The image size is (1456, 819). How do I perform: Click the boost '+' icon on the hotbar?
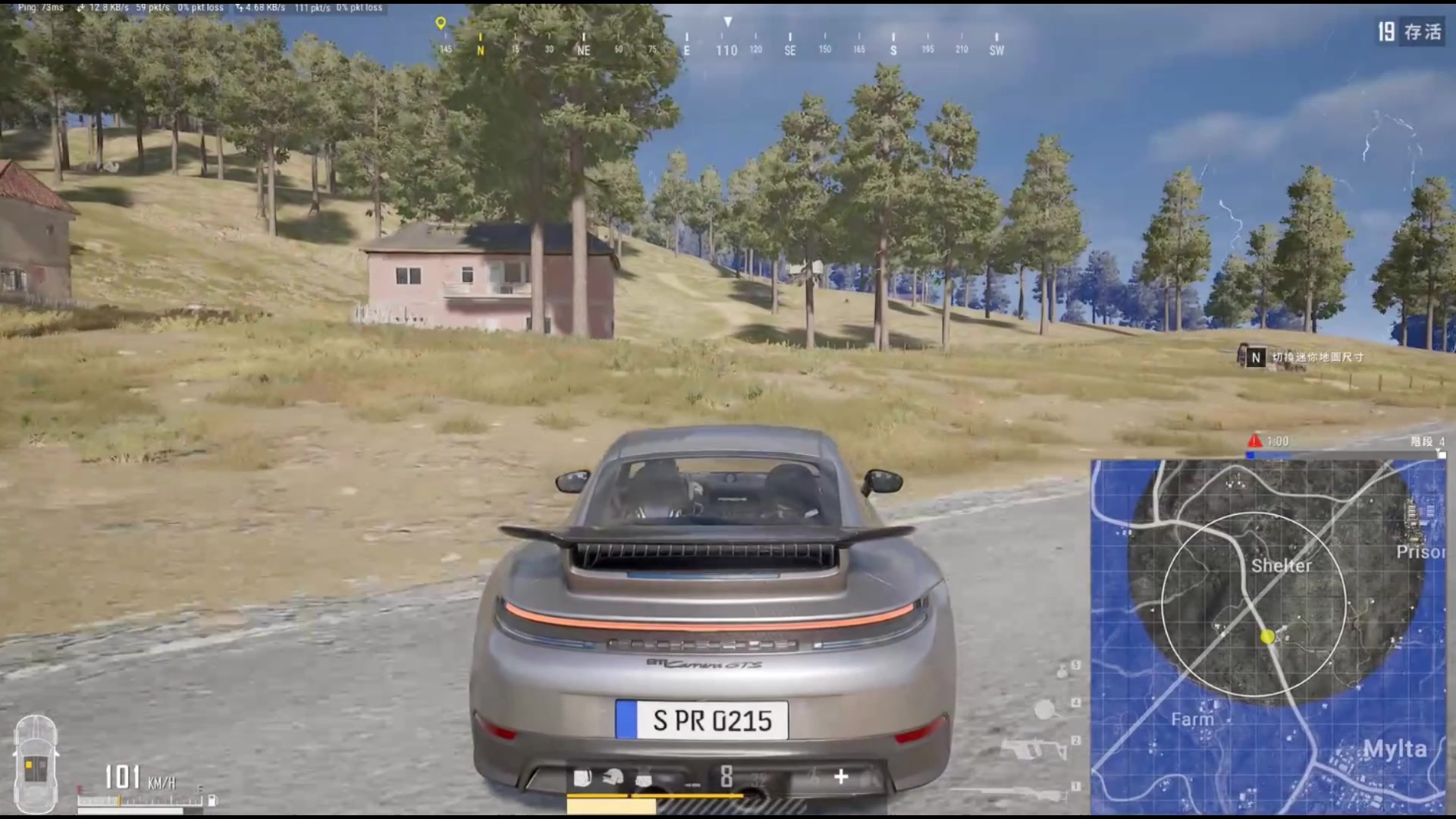(x=842, y=775)
